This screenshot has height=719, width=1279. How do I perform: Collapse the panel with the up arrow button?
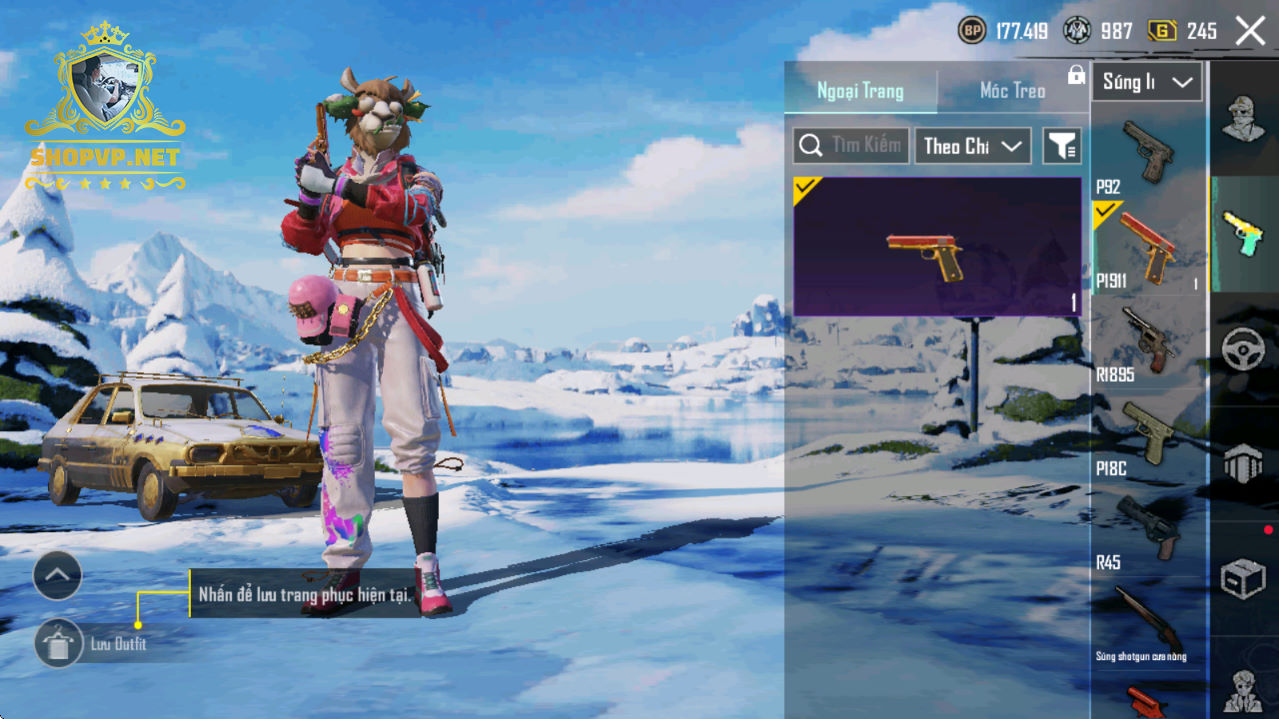(57, 575)
